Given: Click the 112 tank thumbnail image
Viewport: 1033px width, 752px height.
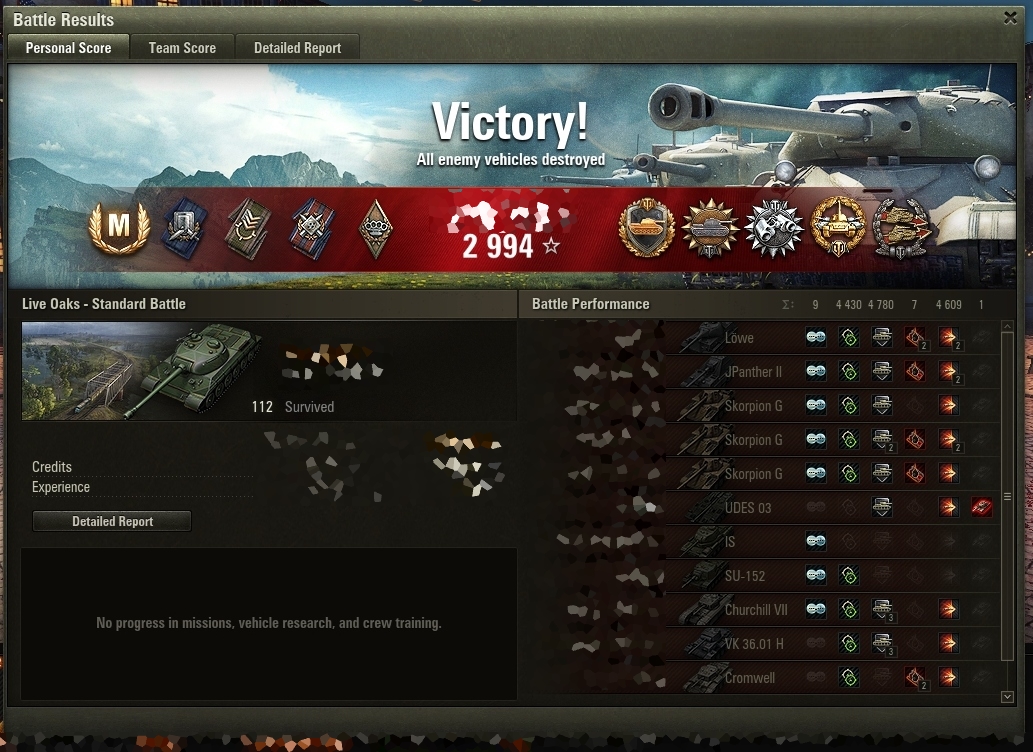Looking at the screenshot, I should click(140, 370).
